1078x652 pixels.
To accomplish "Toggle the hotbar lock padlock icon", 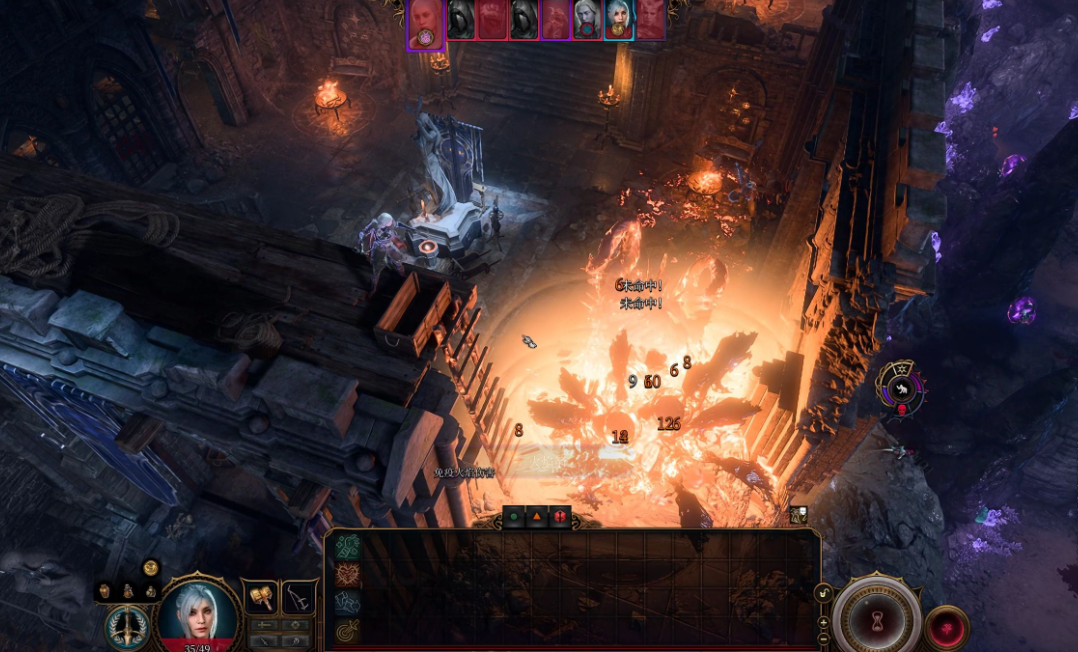I will (823, 593).
